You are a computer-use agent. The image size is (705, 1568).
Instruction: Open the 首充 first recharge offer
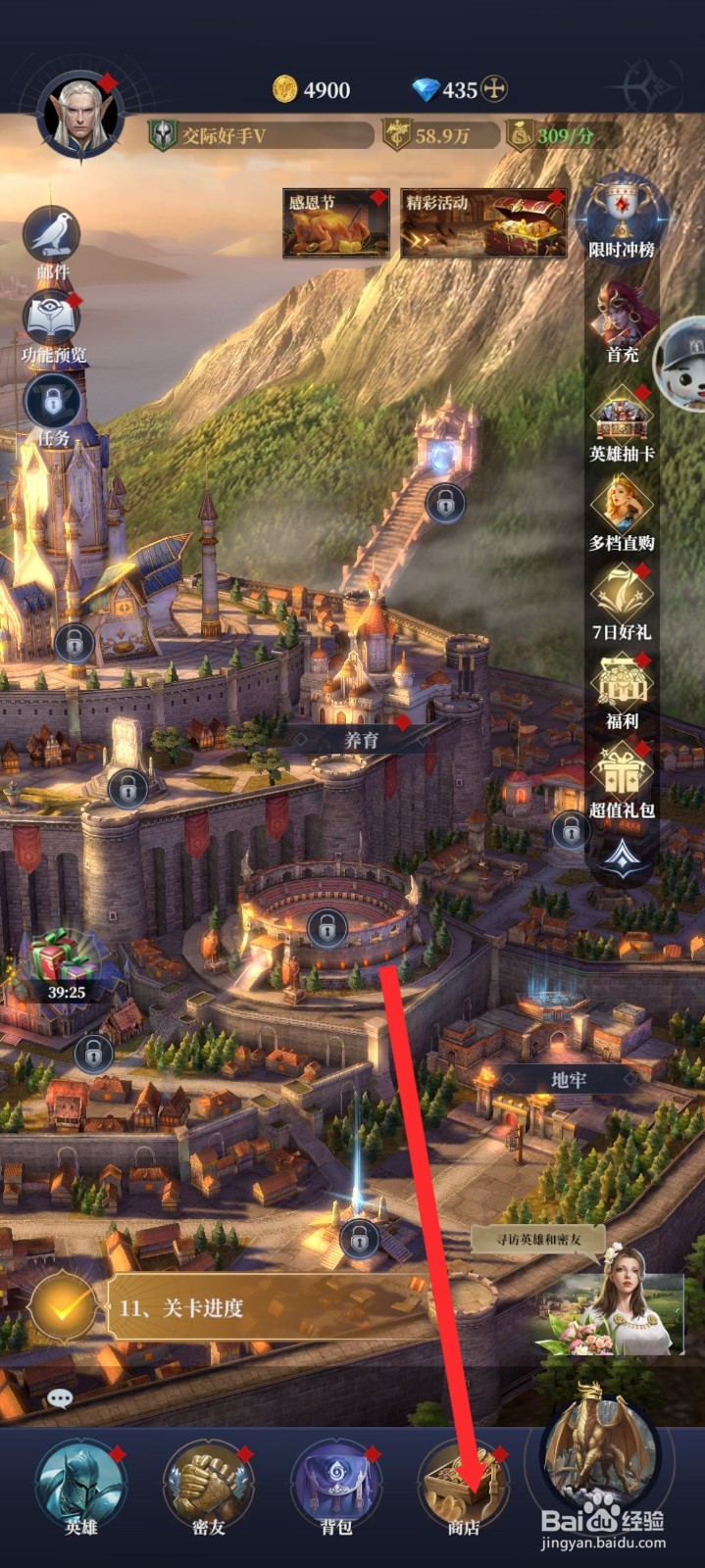tap(622, 319)
